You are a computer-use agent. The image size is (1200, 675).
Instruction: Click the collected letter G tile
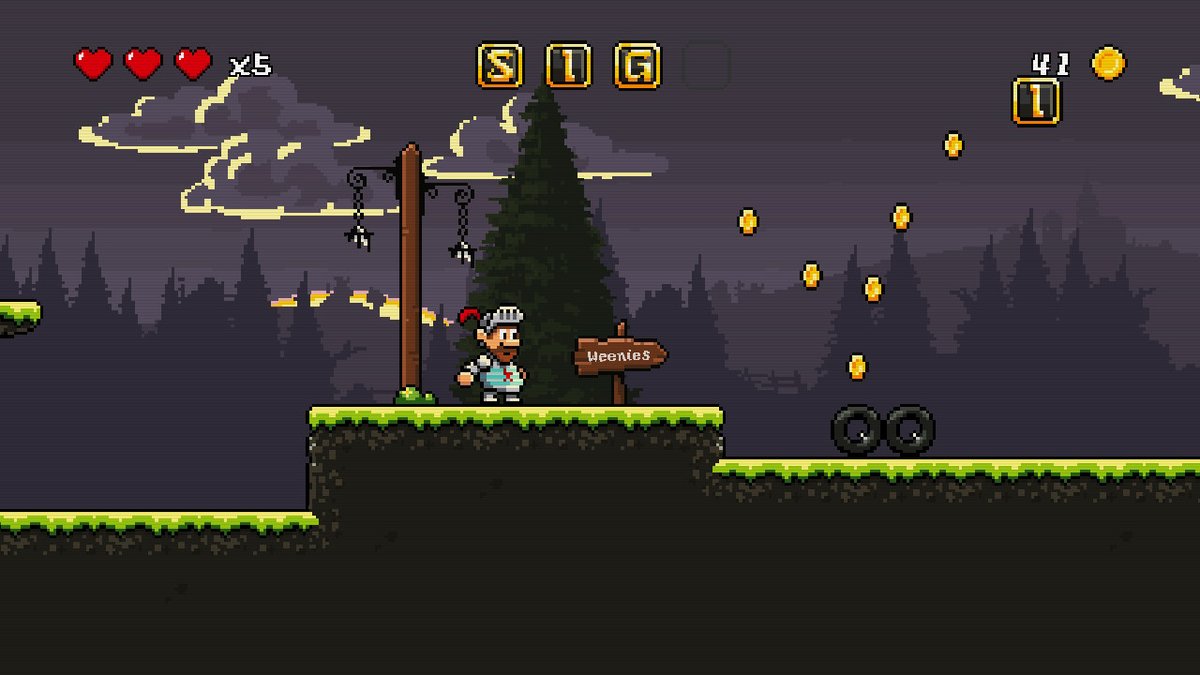pos(637,65)
